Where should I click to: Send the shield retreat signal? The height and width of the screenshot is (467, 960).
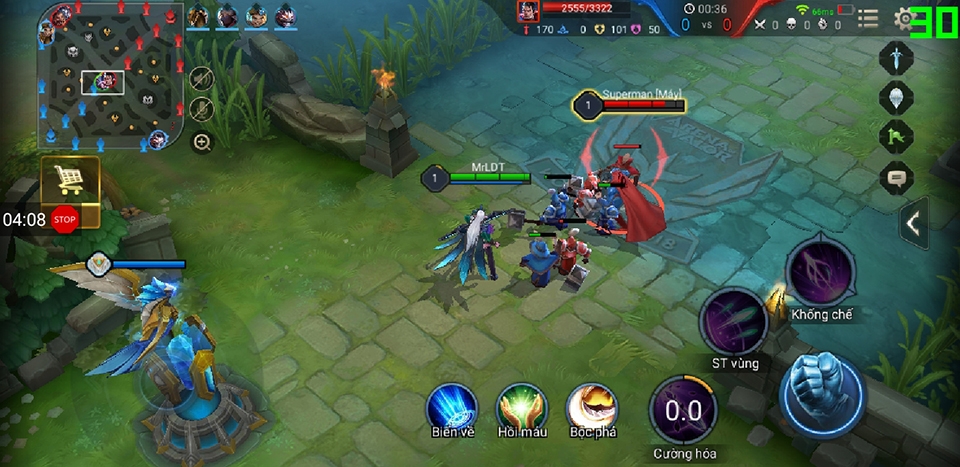click(895, 97)
